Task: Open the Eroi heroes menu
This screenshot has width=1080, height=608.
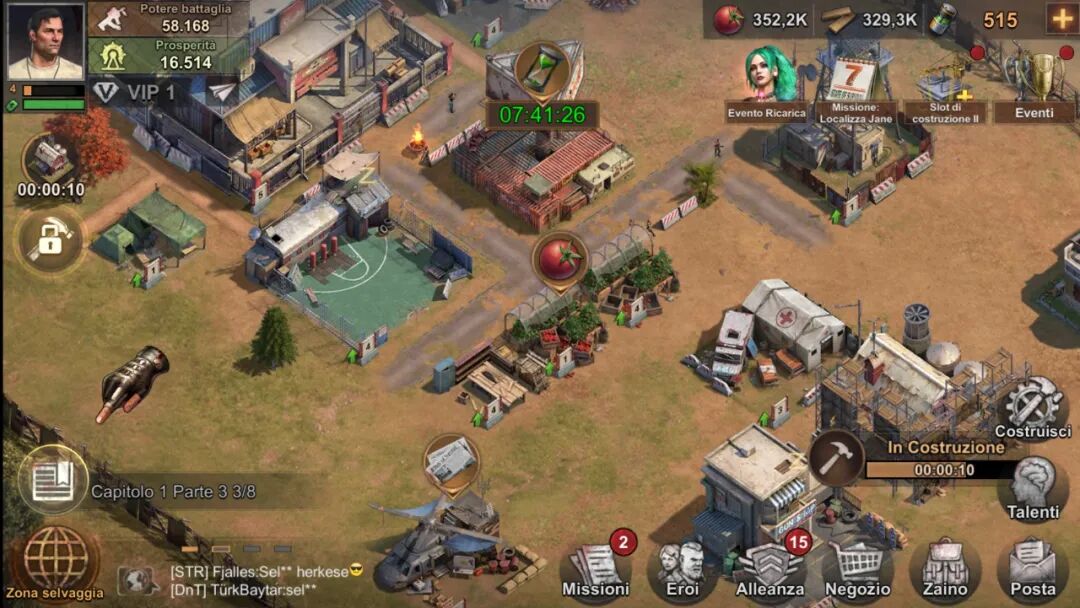Action: tap(682, 570)
